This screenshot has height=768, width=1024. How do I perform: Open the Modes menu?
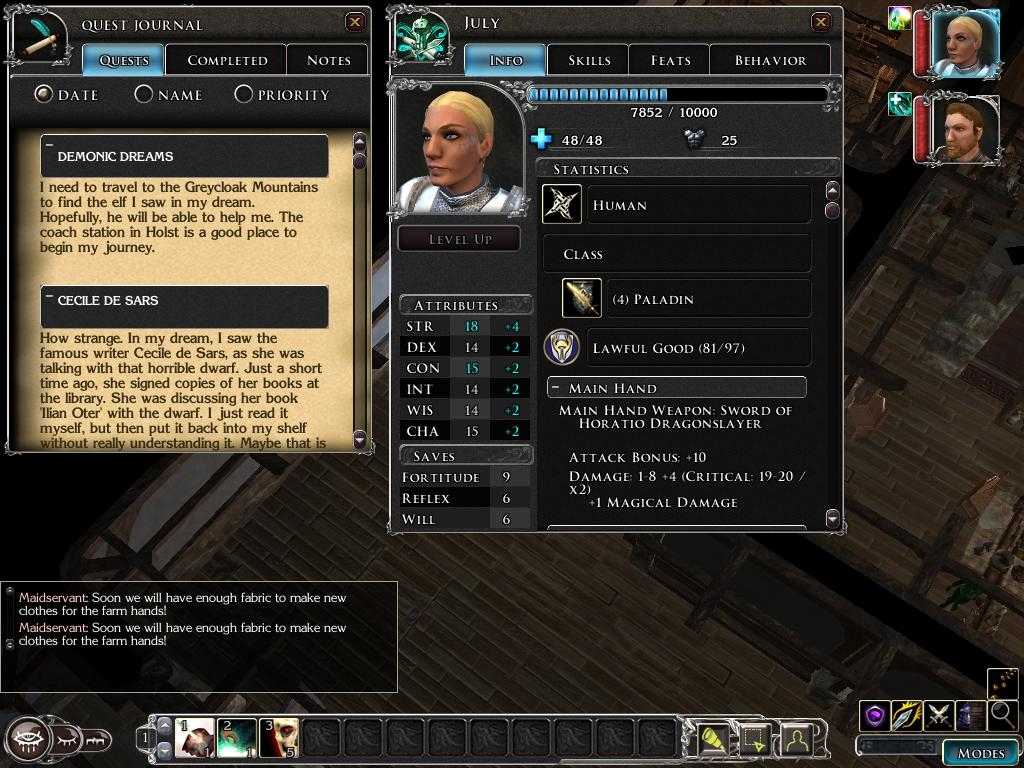980,753
